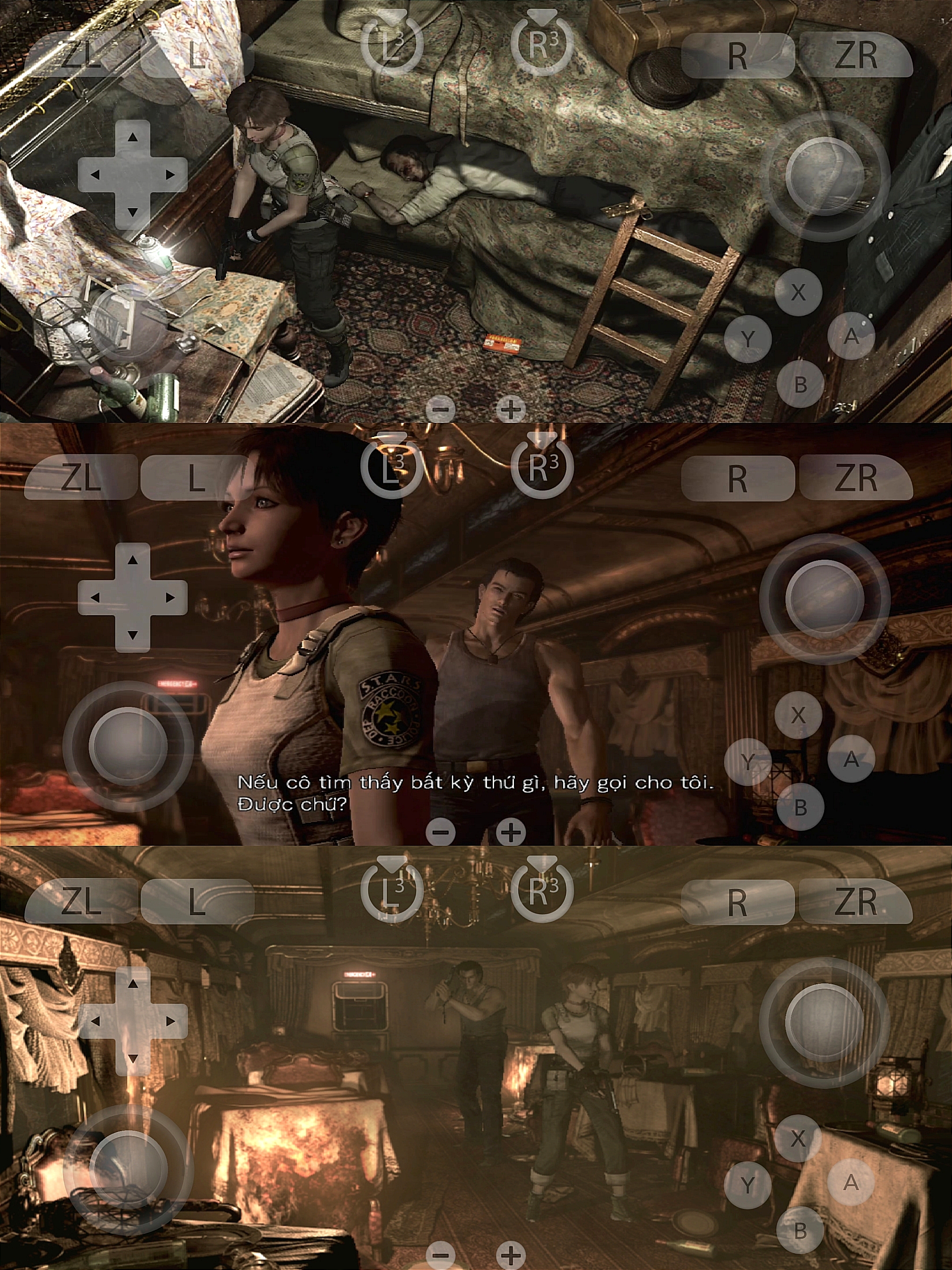Click the L3 stick button above the bunk bed
Screen dimensions: 952x1270
392,45
